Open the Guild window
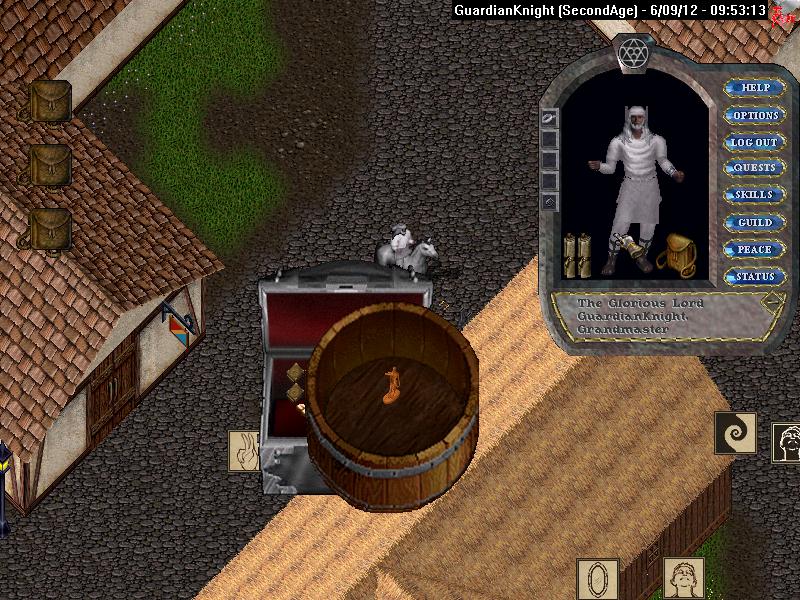 [x=755, y=222]
